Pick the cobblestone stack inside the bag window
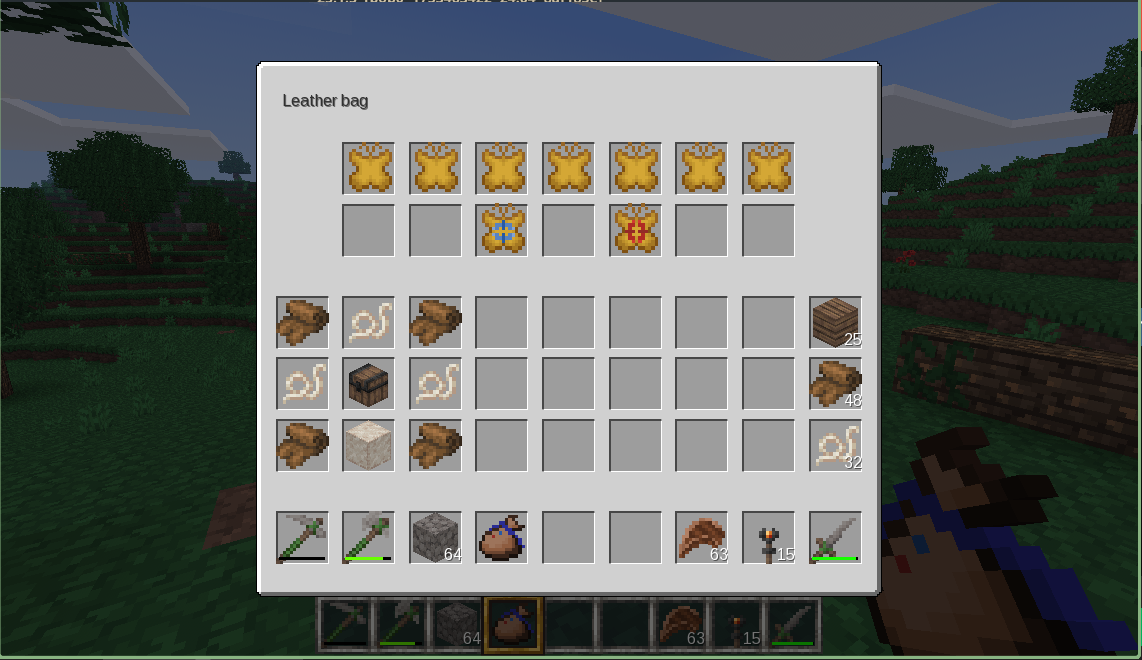This screenshot has height=660, width=1142. 435,537
